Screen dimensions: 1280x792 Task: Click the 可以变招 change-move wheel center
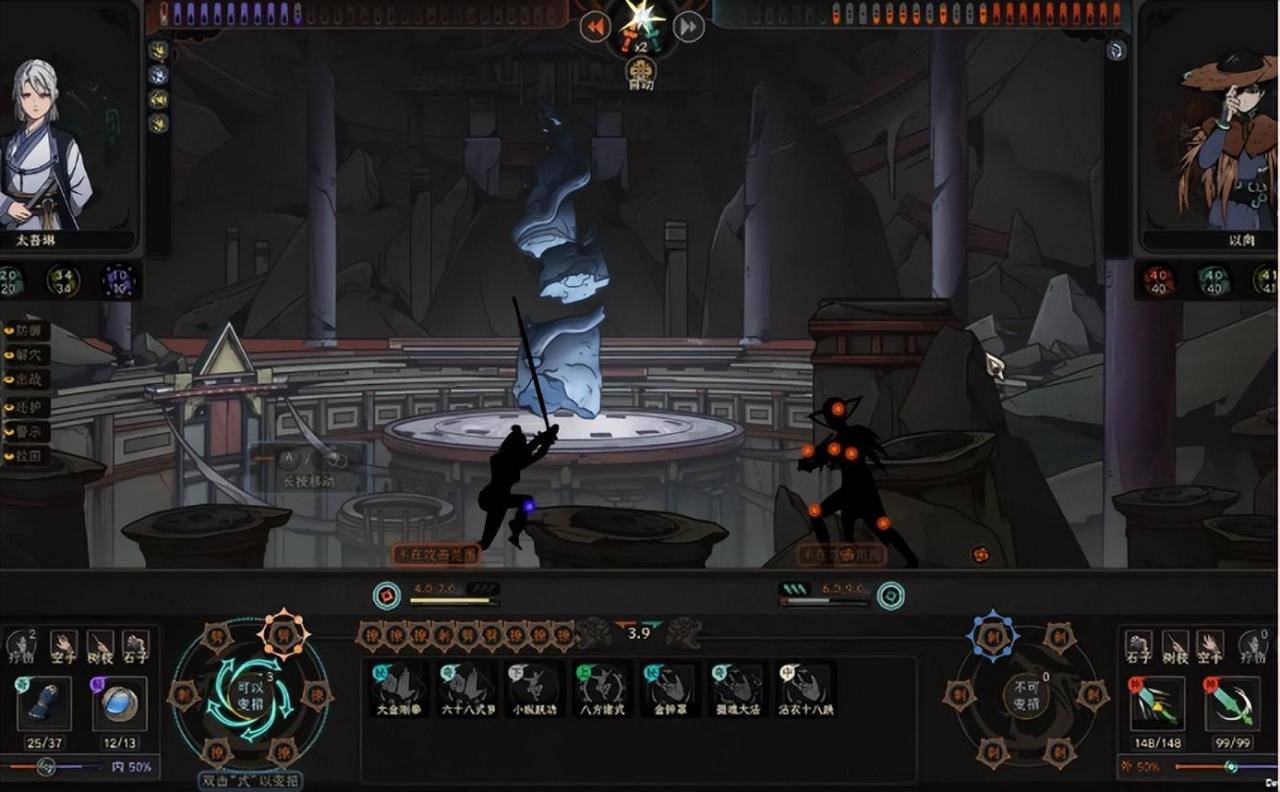coord(250,694)
